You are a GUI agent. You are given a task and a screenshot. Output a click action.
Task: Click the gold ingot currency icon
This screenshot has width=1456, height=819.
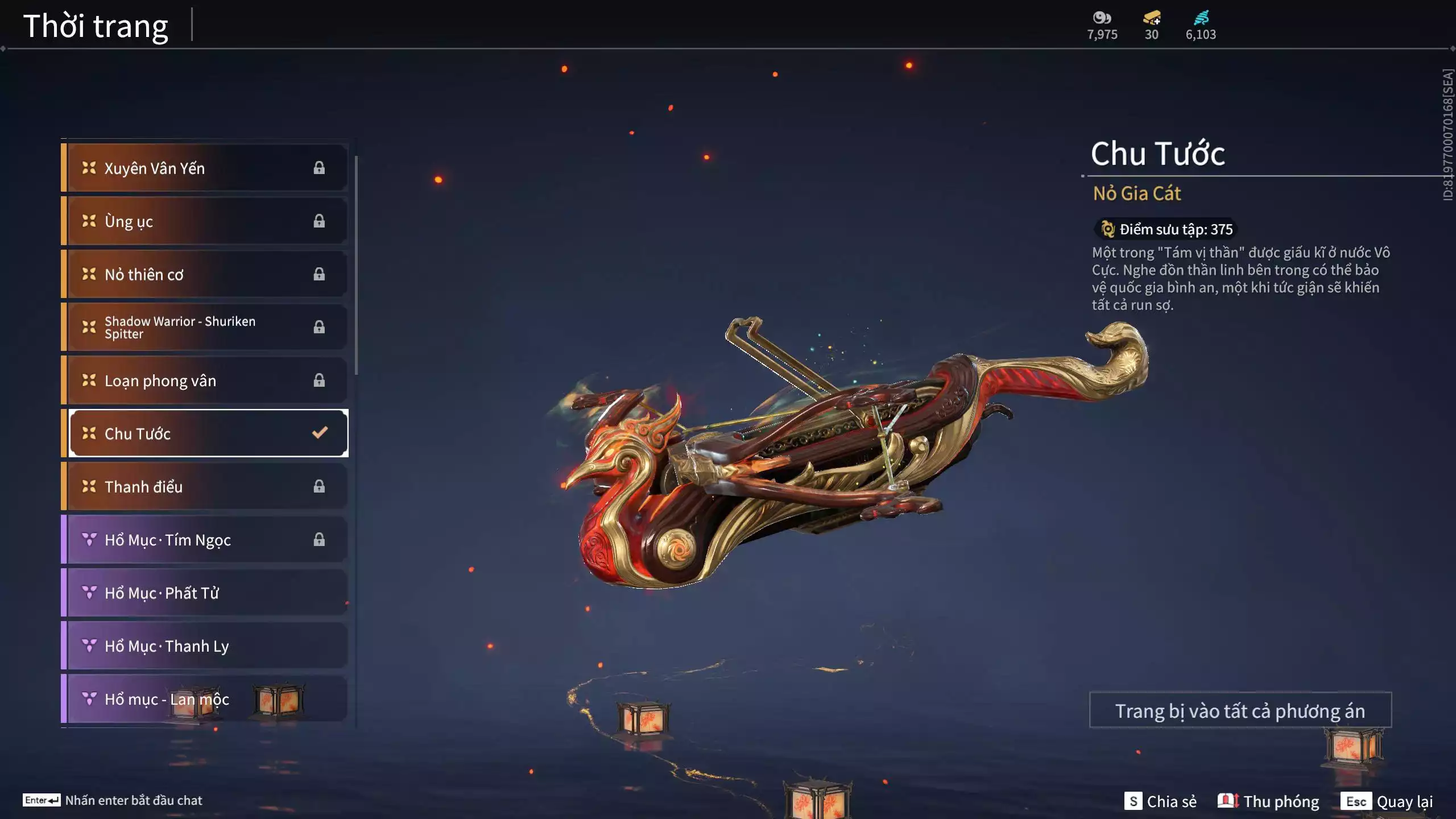pyautogui.click(x=1152, y=18)
